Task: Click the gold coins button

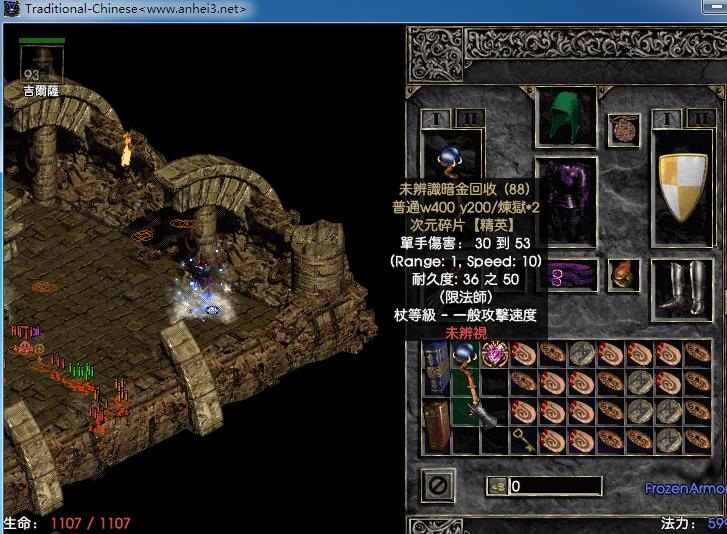Action: (x=498, y=486)
